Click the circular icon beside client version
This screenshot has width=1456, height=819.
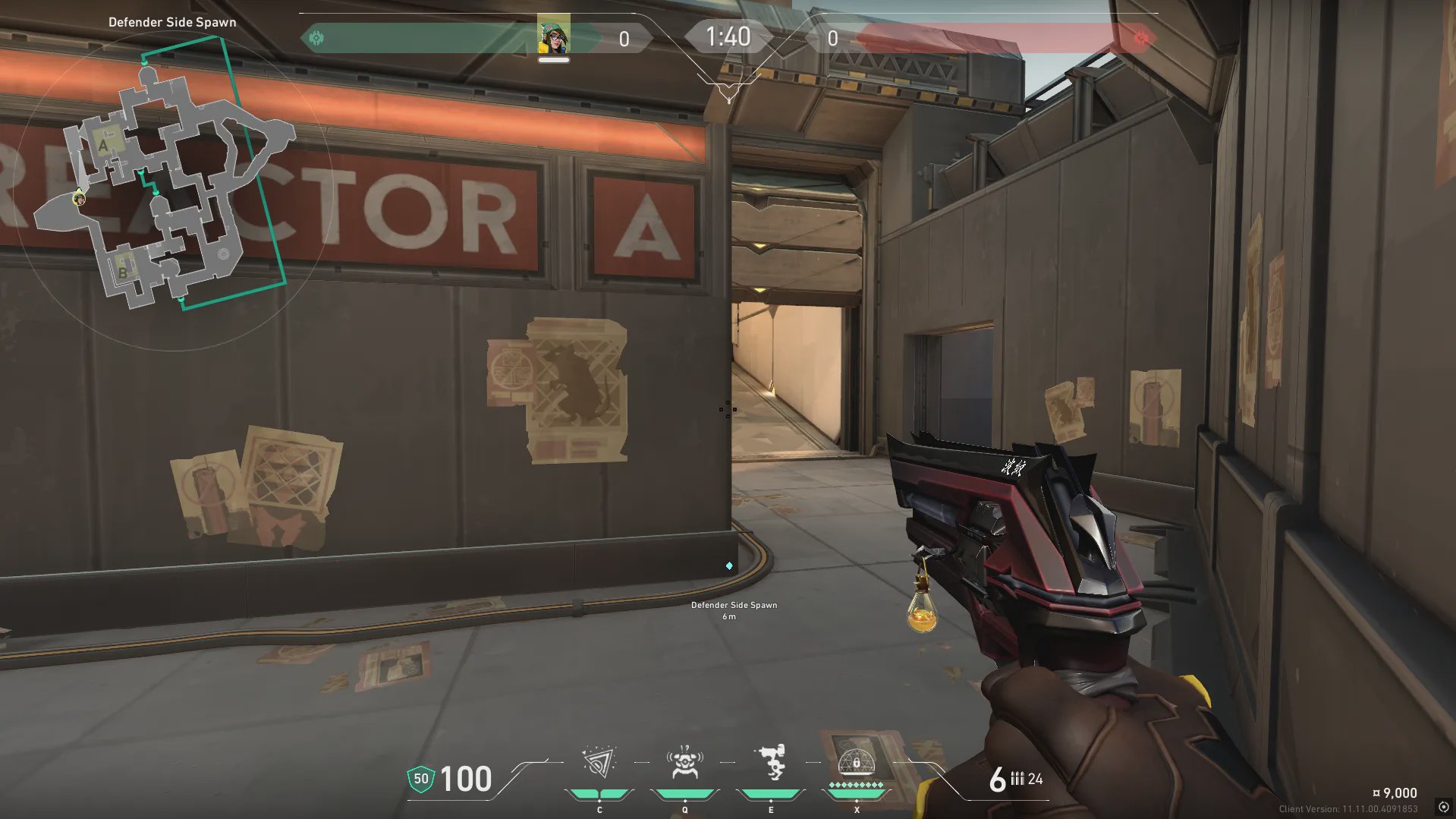(1443, 807)
